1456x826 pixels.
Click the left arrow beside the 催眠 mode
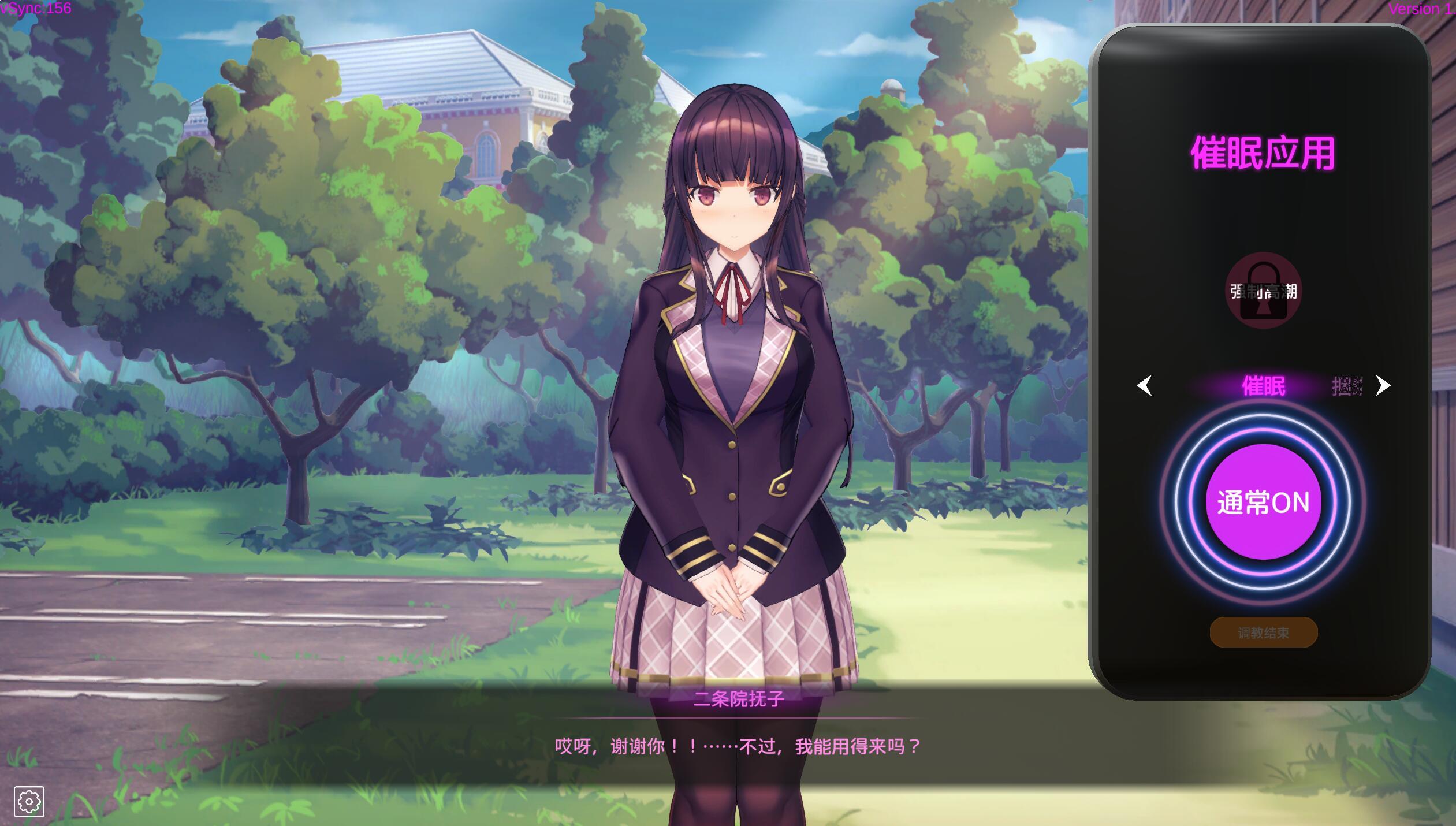1146,386
